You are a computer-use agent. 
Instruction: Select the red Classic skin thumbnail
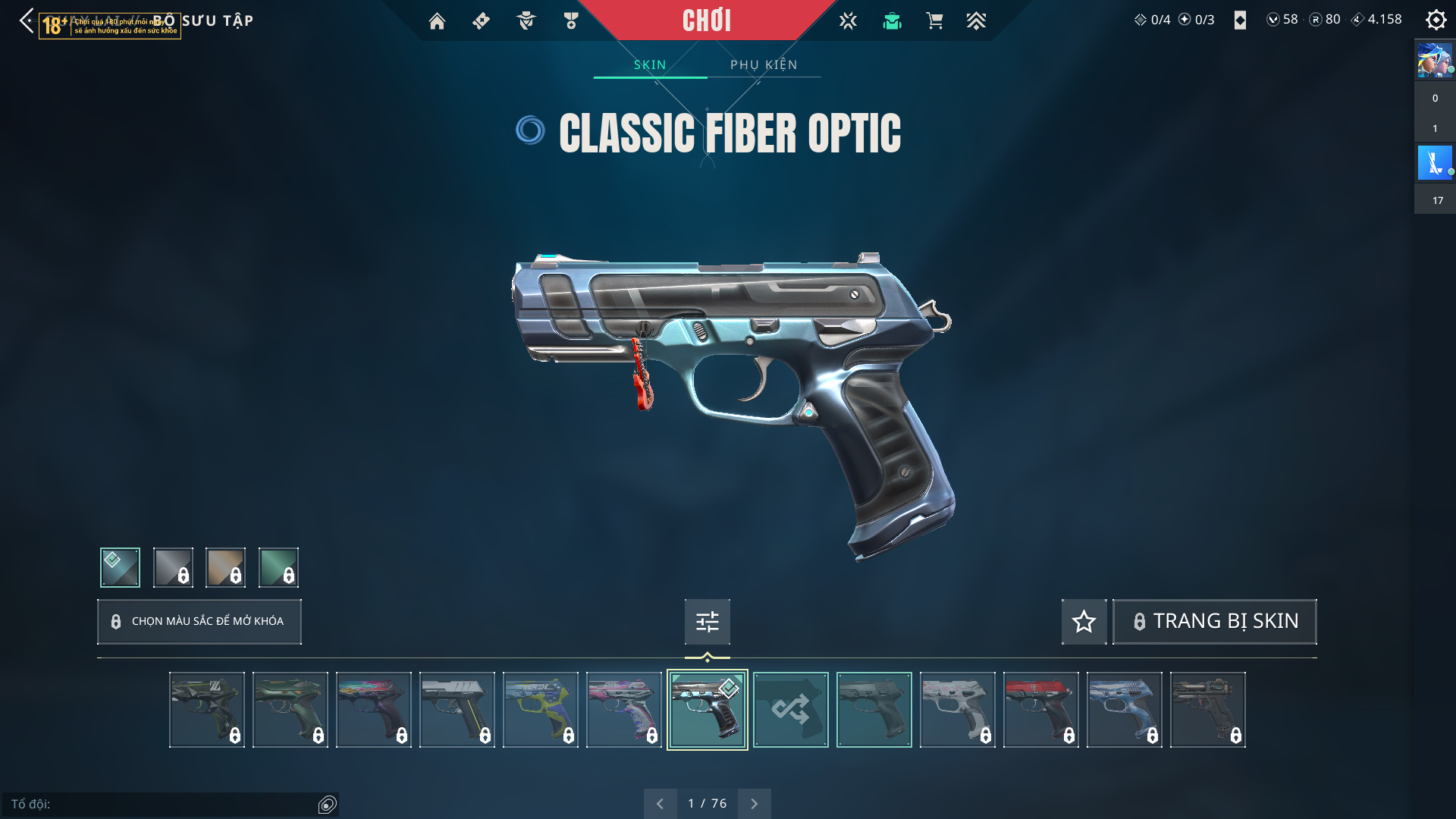(1040, 710)
